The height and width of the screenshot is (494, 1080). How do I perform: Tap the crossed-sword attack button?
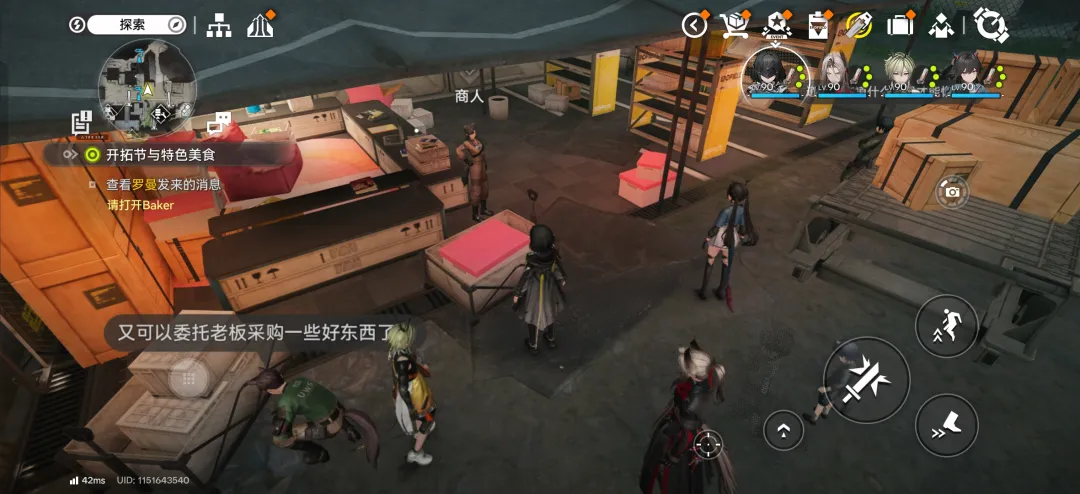(866, 380)
